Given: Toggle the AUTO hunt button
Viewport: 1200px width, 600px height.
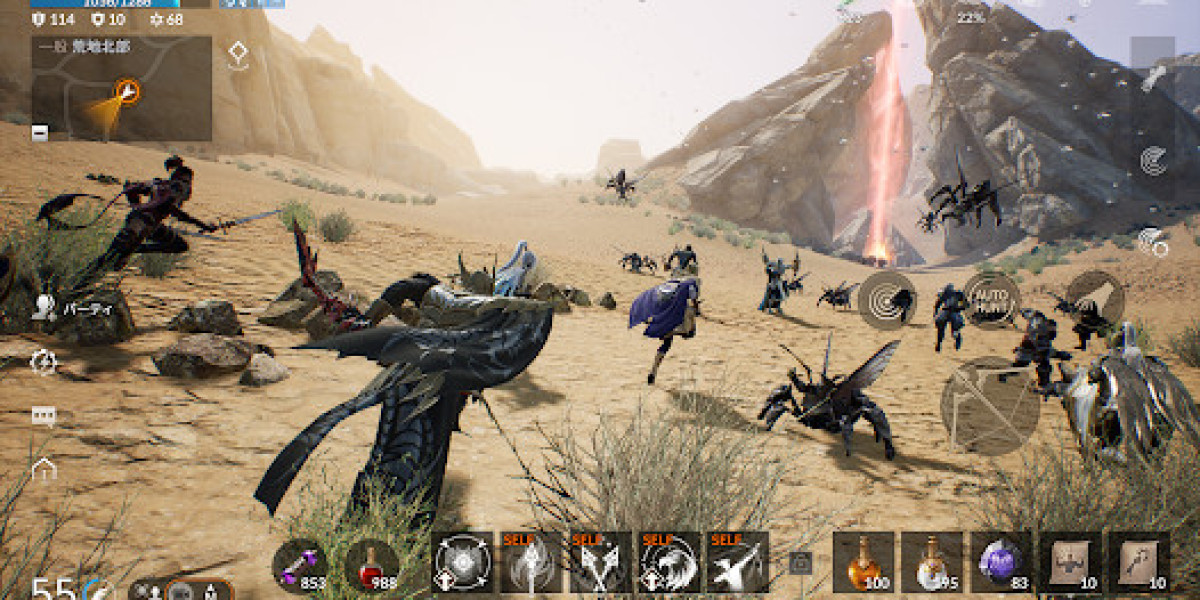Looking at the screenshot, I should 992,299.
